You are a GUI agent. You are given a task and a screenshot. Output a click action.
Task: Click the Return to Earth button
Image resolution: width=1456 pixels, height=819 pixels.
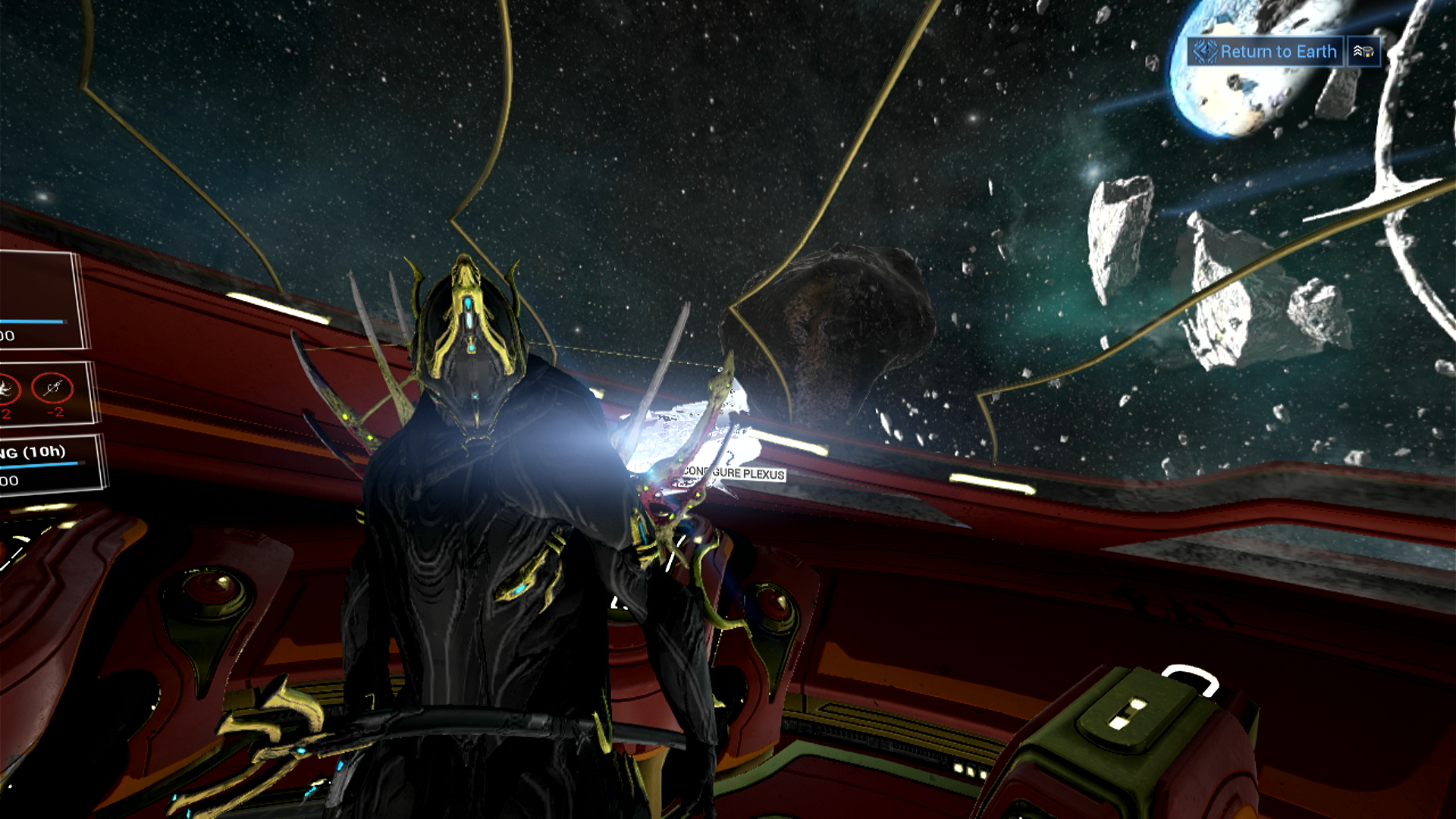point(1265,52)
